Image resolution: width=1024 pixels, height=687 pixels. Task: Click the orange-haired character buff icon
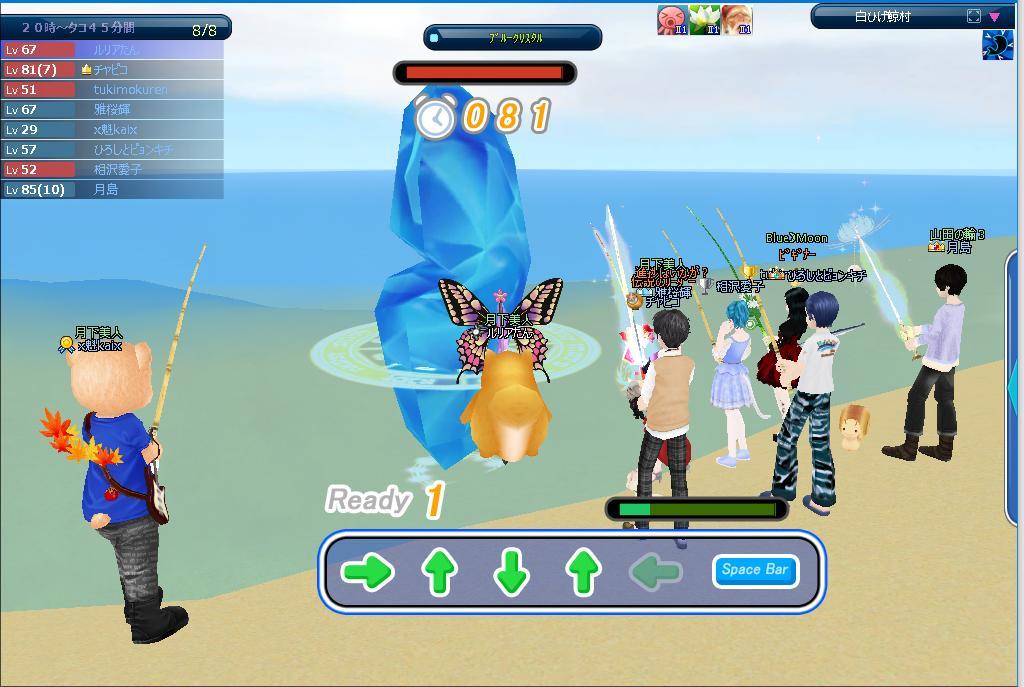[x=736, y=20]
